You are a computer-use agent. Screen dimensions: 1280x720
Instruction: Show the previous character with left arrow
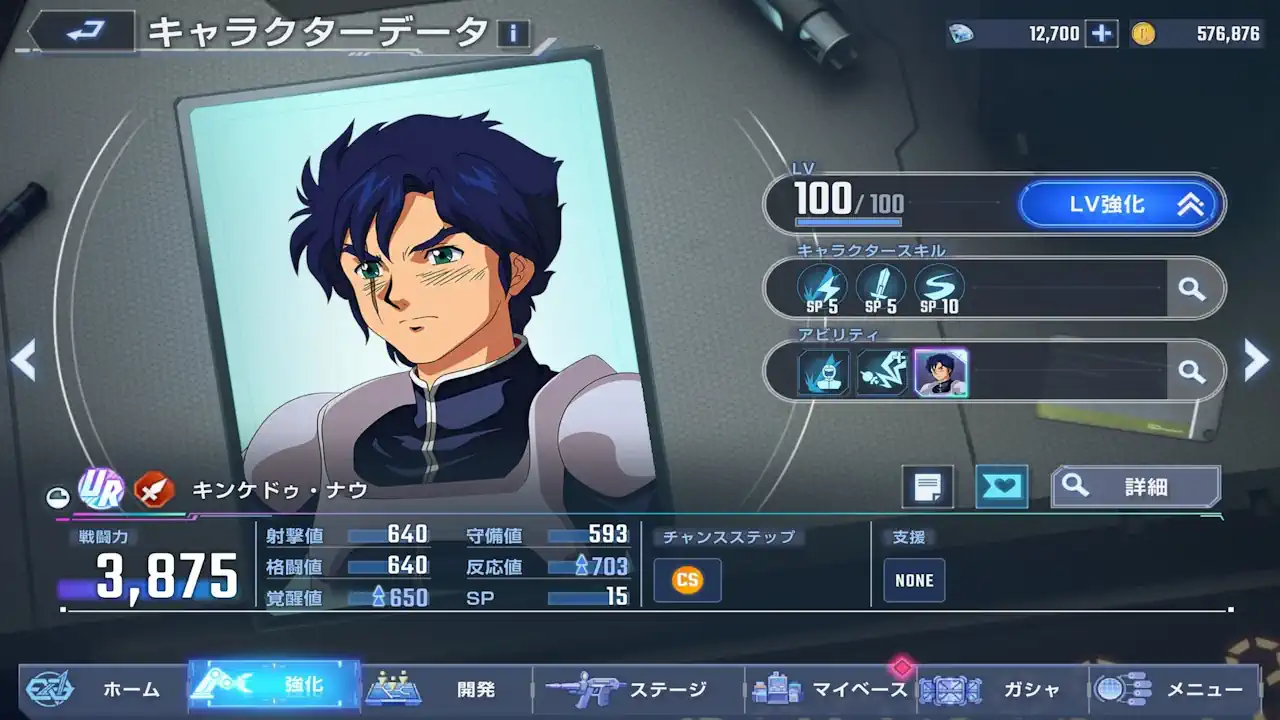coord(23,360)
